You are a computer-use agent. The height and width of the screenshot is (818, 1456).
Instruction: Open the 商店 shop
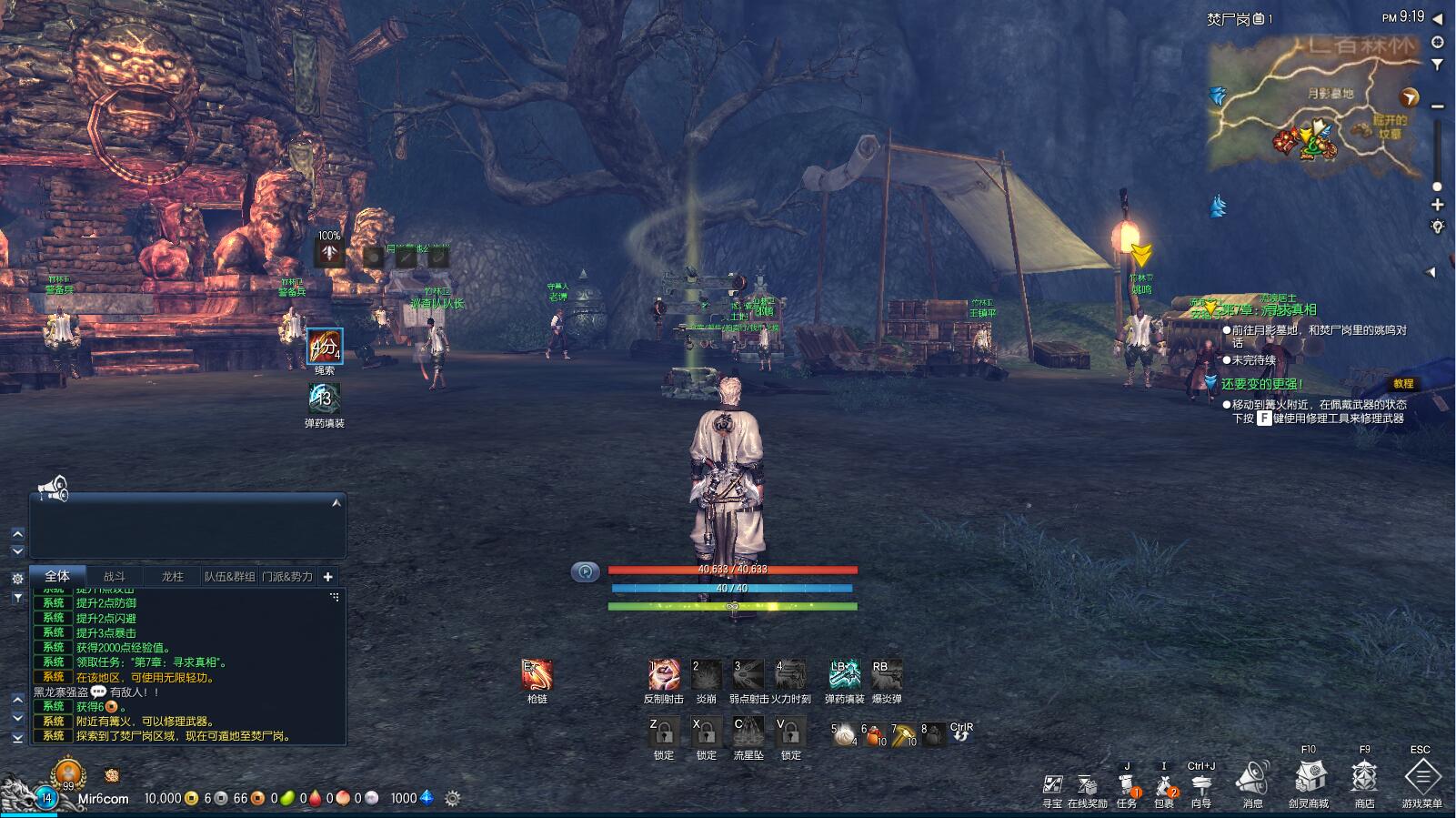(x=1364, y=779)
